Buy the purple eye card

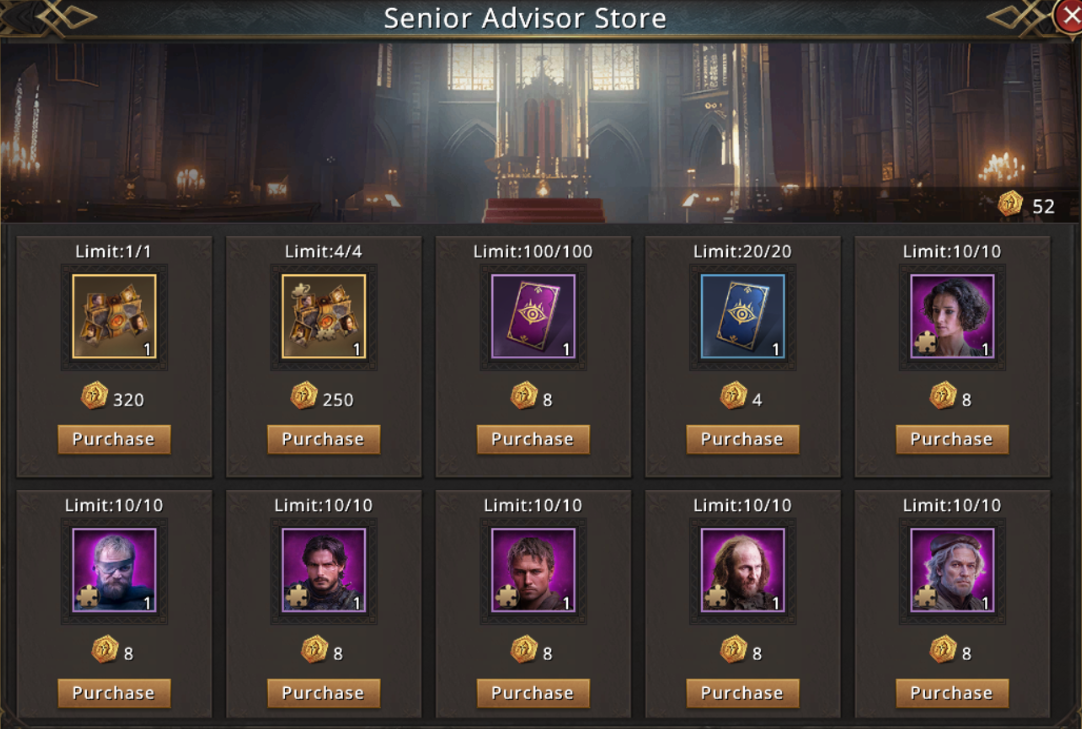coord(533,439)
